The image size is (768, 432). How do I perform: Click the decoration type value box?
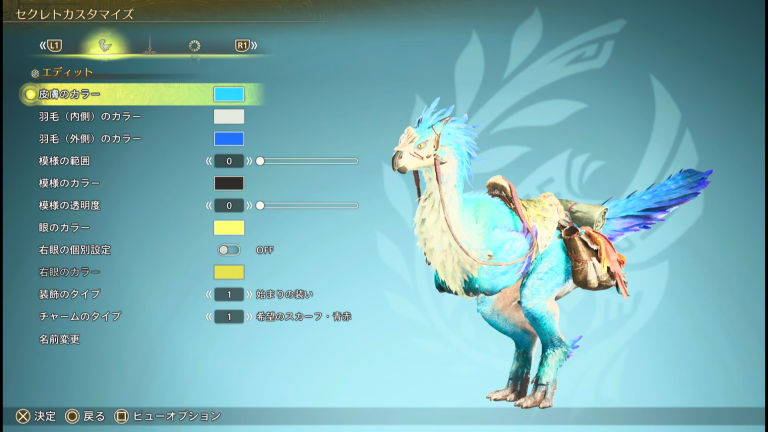tap(228, 294)
